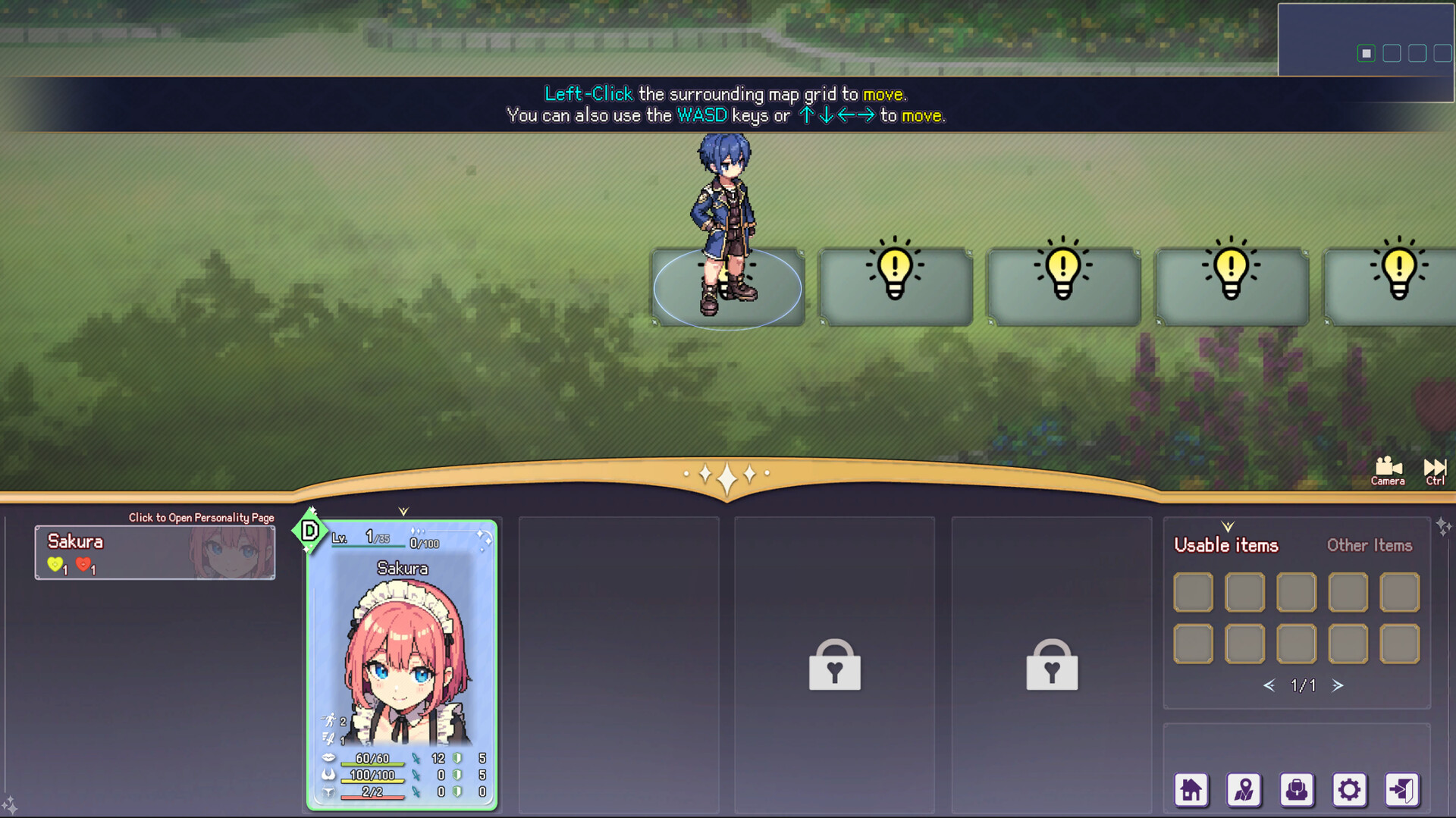Select the green square in the minimap panel
1456x818 pixels.
1365,54
